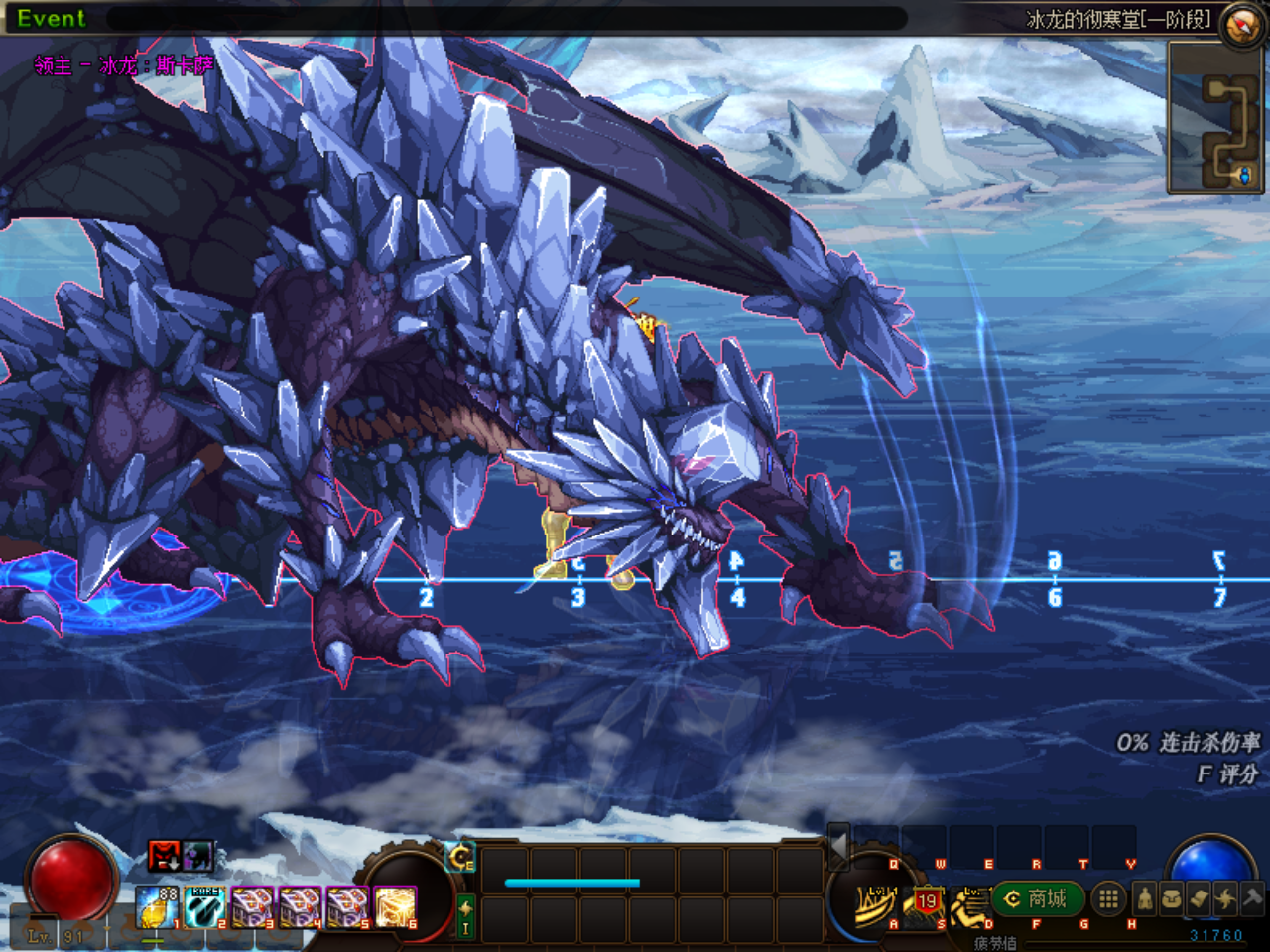Open the round grid menu button
The image size is (1270, 952).
[x=1108, y=899]
